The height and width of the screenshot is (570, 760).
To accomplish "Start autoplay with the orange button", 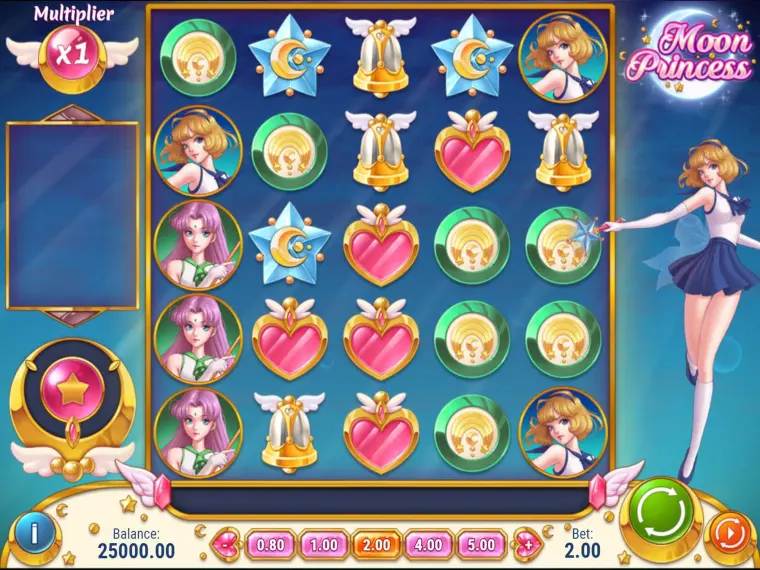I will [x=728, y=534].
